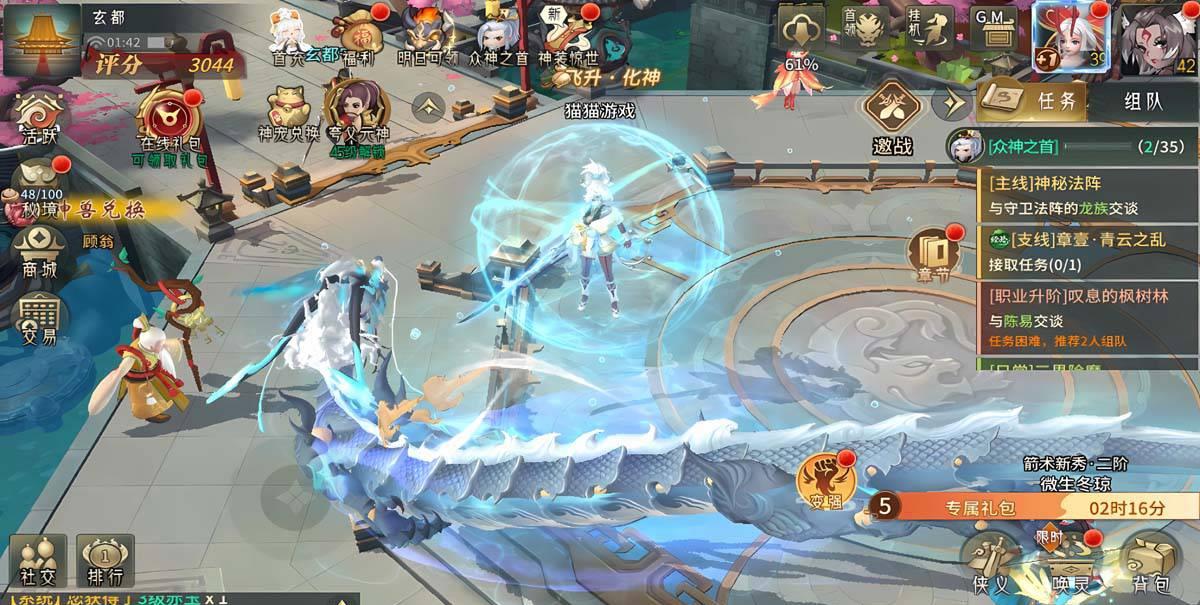Toggle 挂机 auto-battle mode
Screen dimensions: 1200x605
coord(934,29)
